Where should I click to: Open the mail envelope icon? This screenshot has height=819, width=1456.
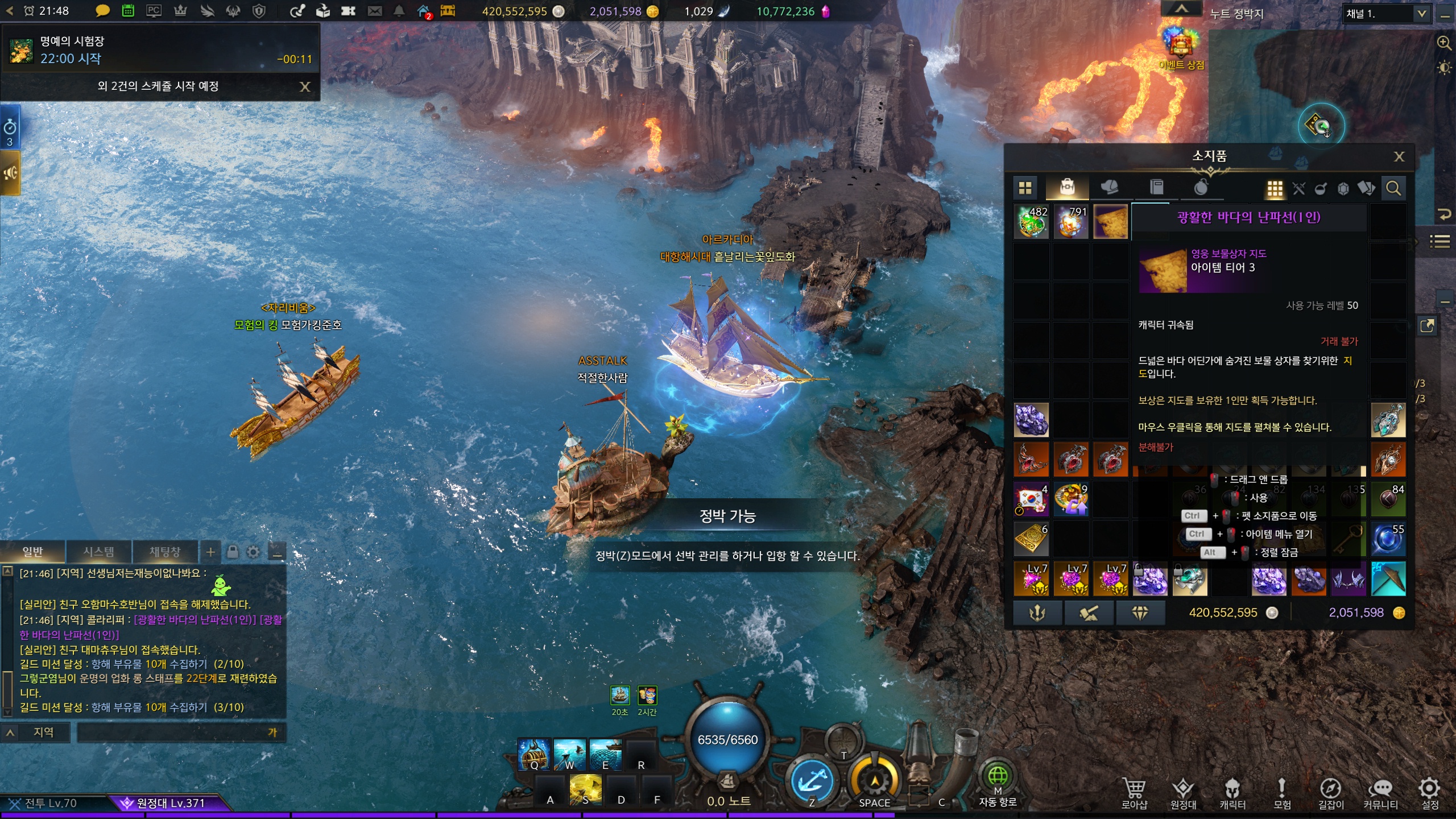pyautogui.click(x=374, y=11)
